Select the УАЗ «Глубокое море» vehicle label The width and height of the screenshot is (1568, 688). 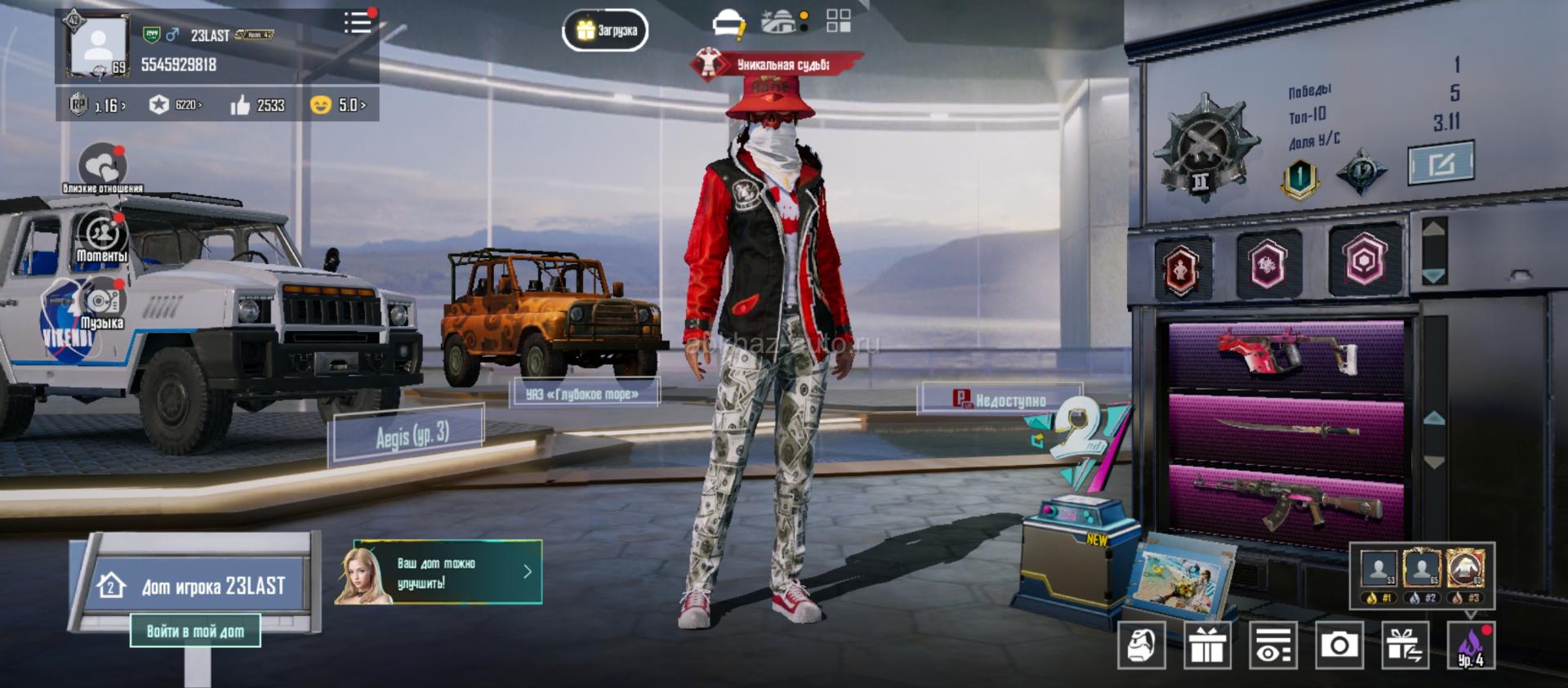pyautogui.click(x=582, y=394)
